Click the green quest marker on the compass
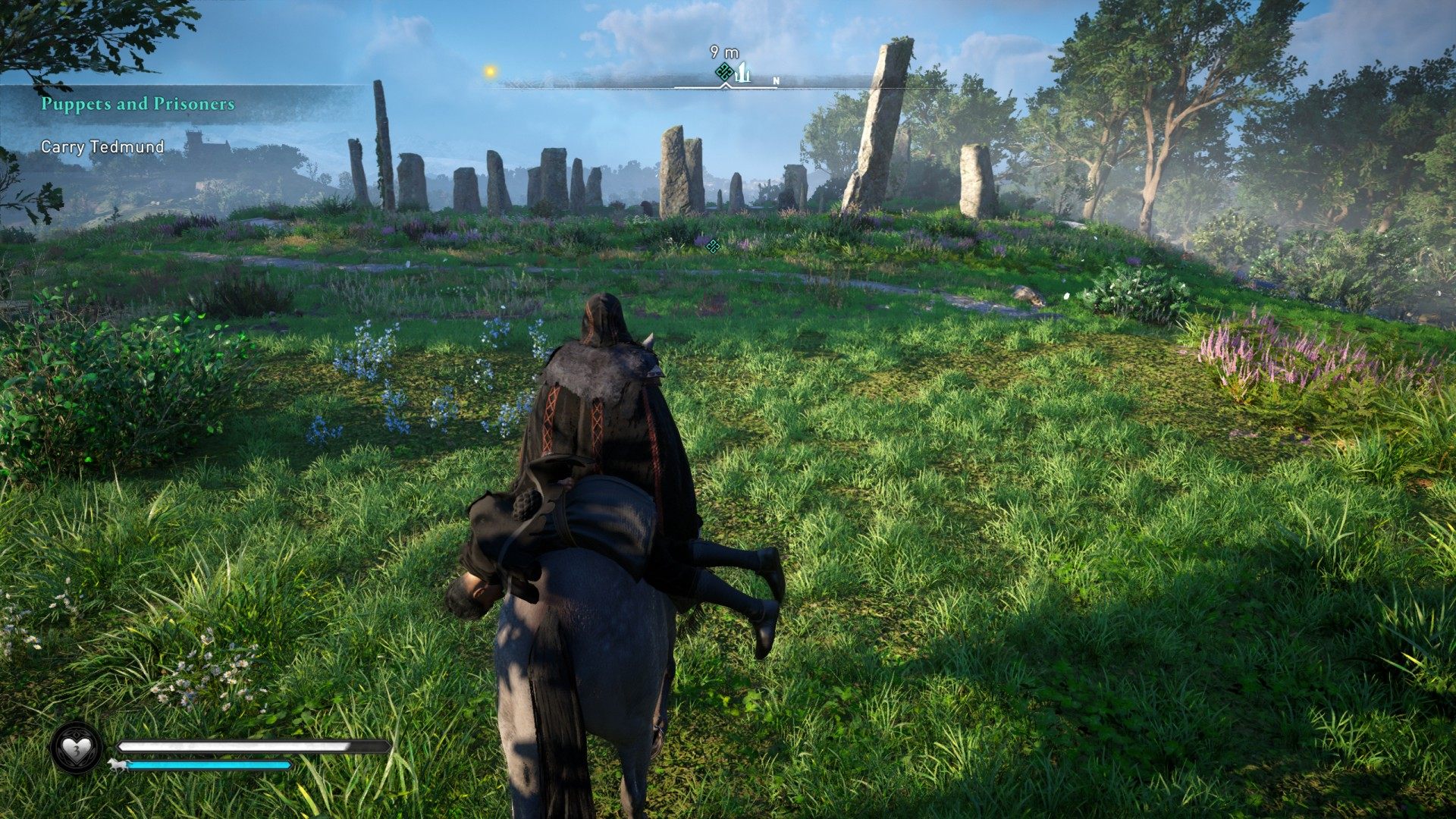The image size is (1456, 819). pos(724,73)
